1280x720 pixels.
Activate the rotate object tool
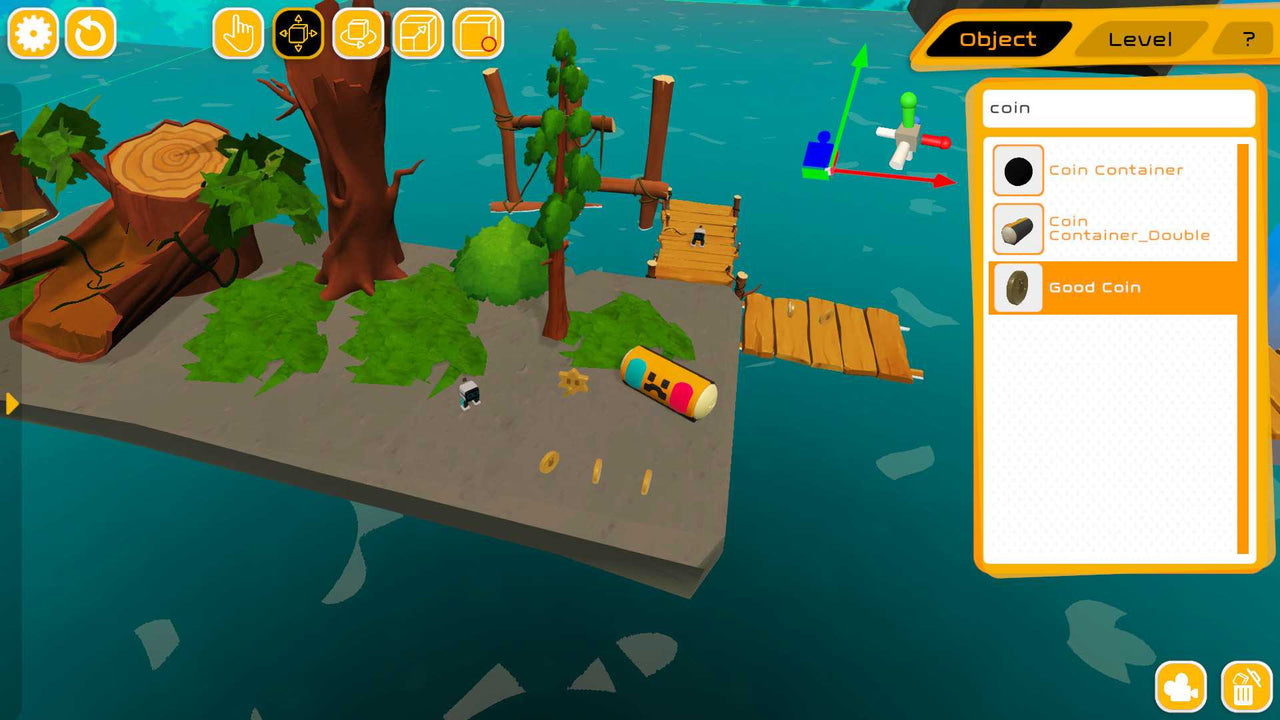(x=357, y=33)
